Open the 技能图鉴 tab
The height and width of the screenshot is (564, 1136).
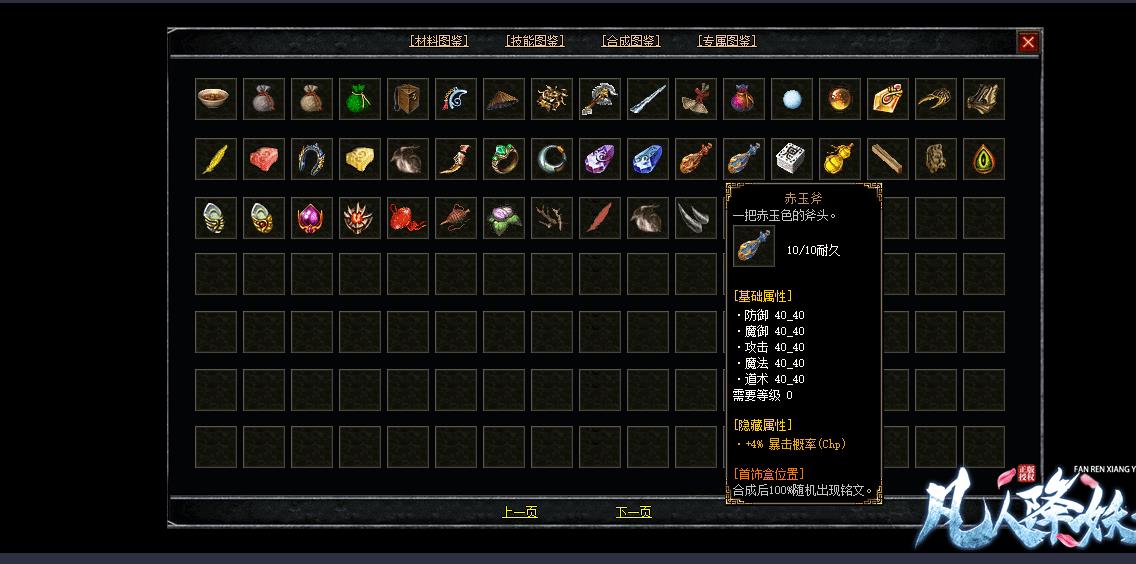(x=535, y=41)
